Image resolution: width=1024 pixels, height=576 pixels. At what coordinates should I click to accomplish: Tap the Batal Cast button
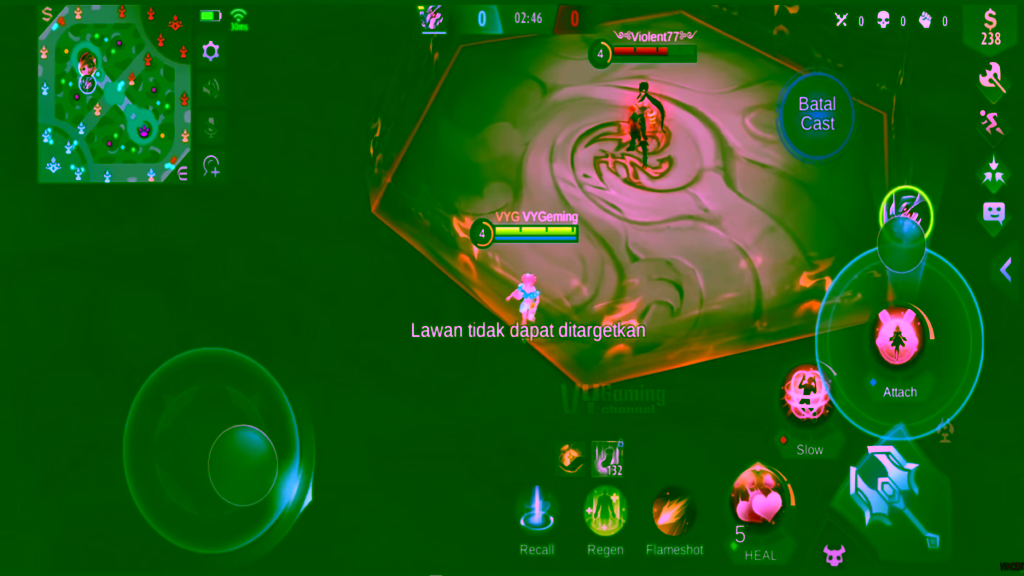point(817,114)
